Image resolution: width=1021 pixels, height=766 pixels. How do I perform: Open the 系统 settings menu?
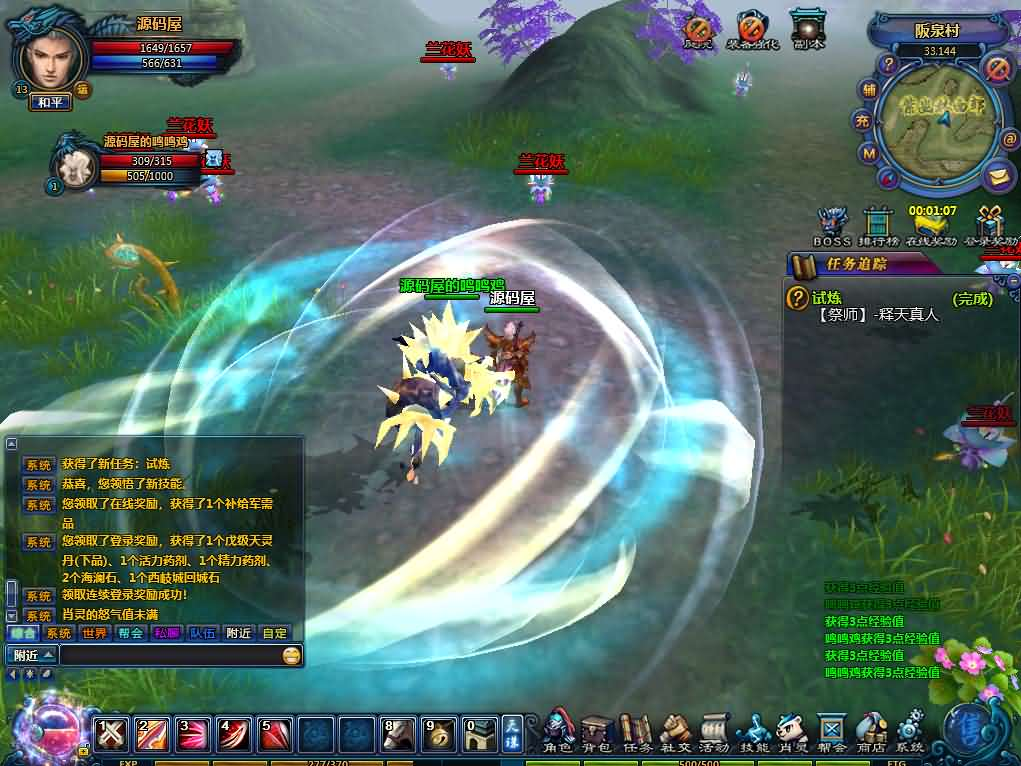910,731
